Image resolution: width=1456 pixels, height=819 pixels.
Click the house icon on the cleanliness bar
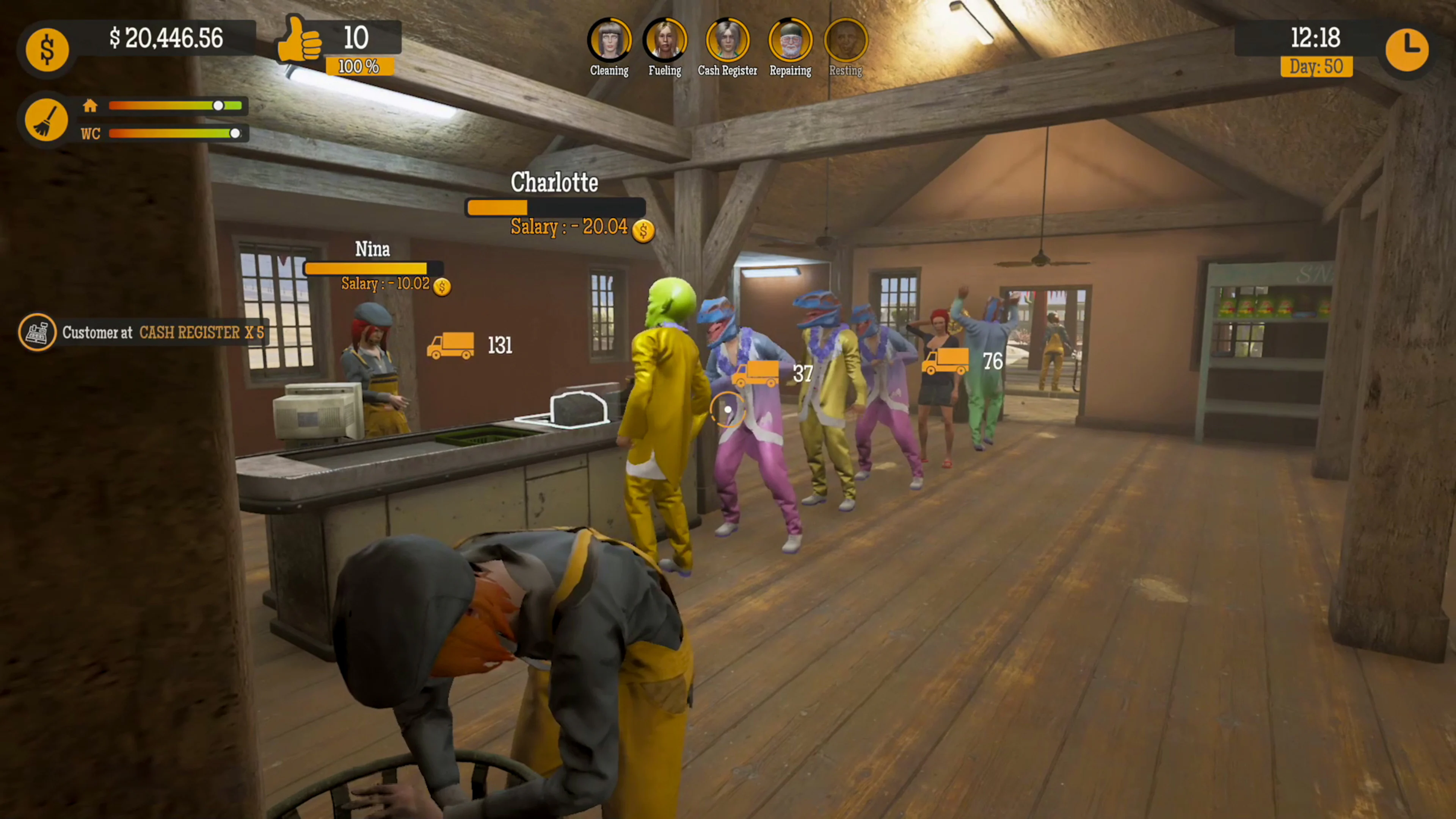pyautogui.click(x=91, y=106)
